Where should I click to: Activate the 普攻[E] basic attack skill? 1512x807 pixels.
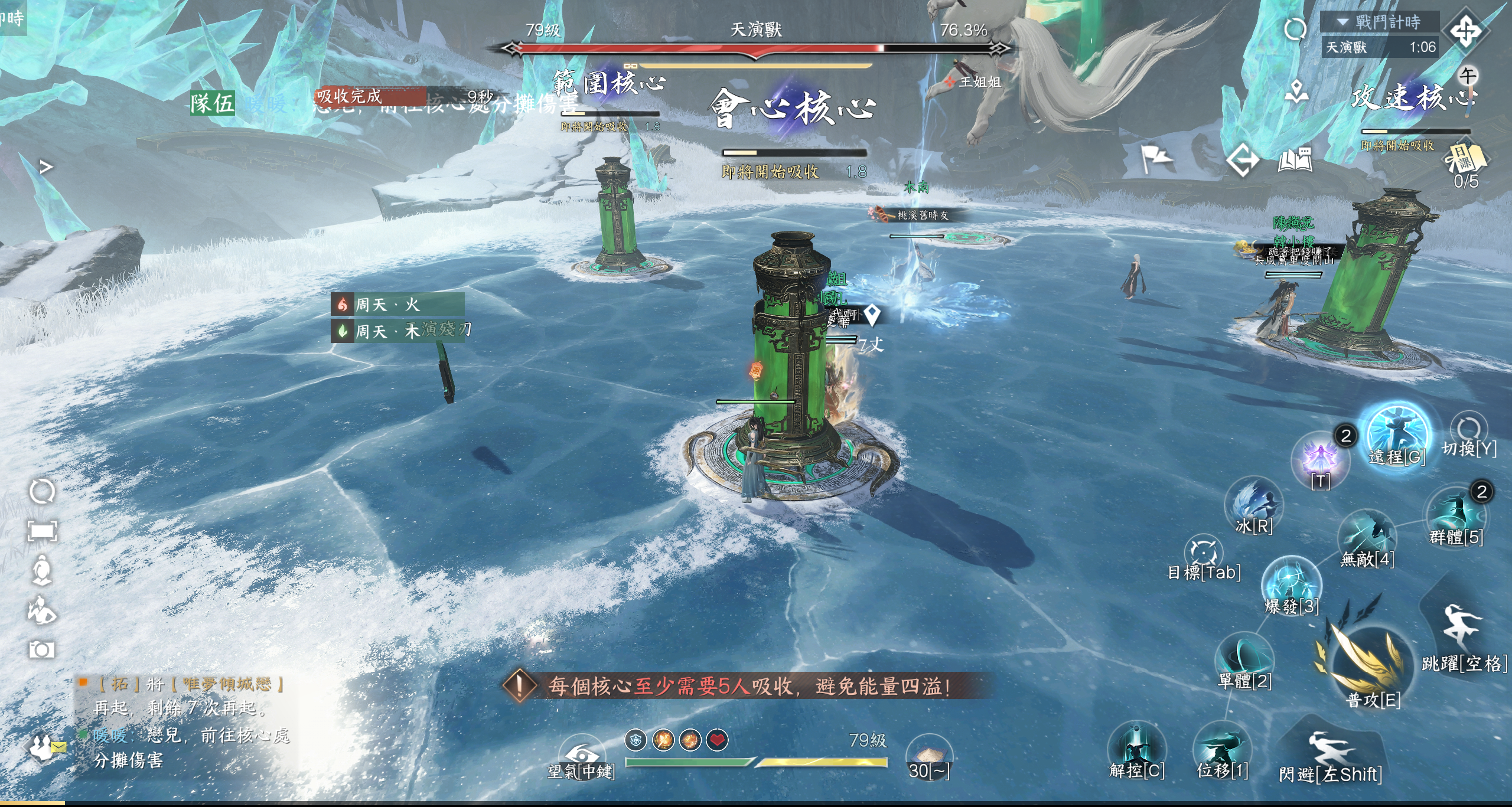pyautogui.click(x=1364, y=661)
